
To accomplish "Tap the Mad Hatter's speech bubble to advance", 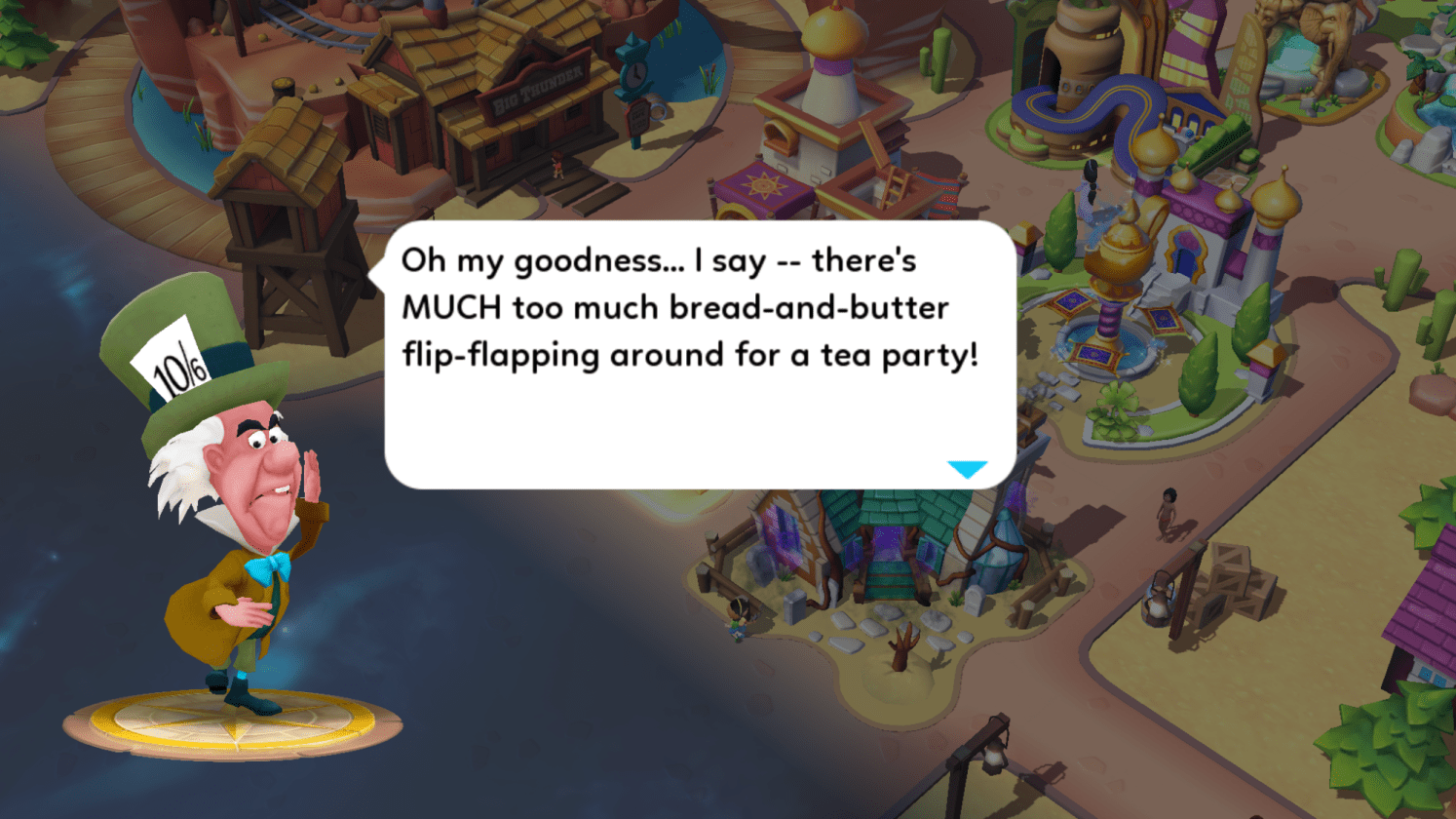I will tap(698, 356).
